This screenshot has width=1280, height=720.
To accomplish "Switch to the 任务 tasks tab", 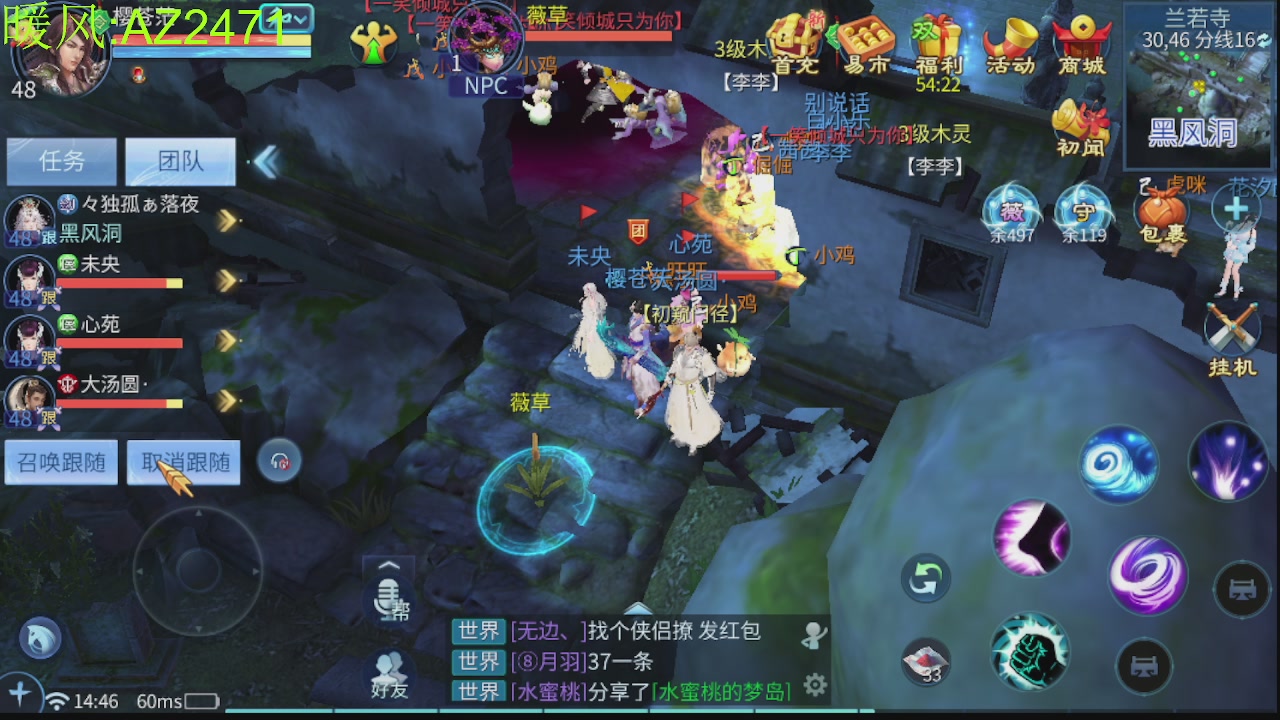I will click(x=61, y=162).
